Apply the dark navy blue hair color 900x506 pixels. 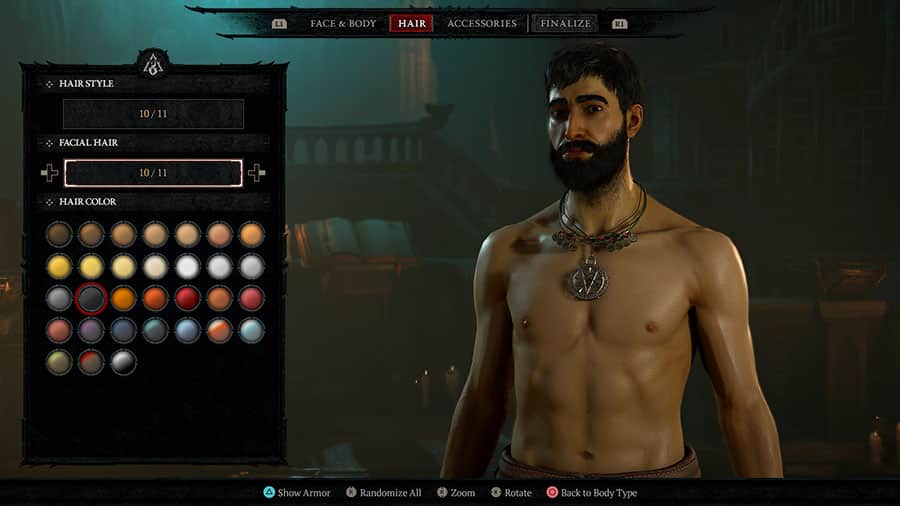[123, 330]
